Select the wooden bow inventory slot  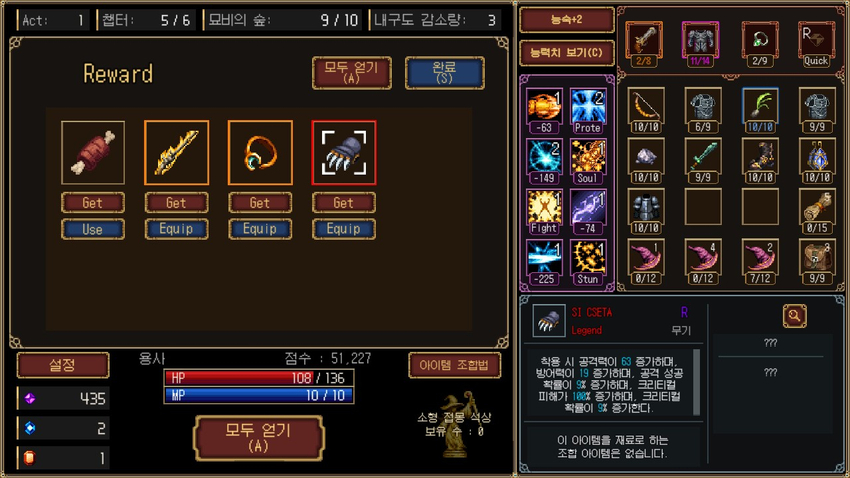coord(645,108)
